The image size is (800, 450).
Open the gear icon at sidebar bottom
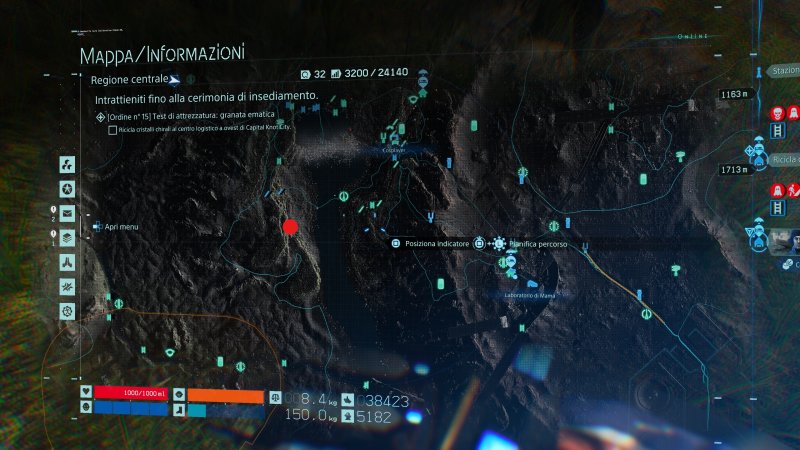click(x=67, y=312)
